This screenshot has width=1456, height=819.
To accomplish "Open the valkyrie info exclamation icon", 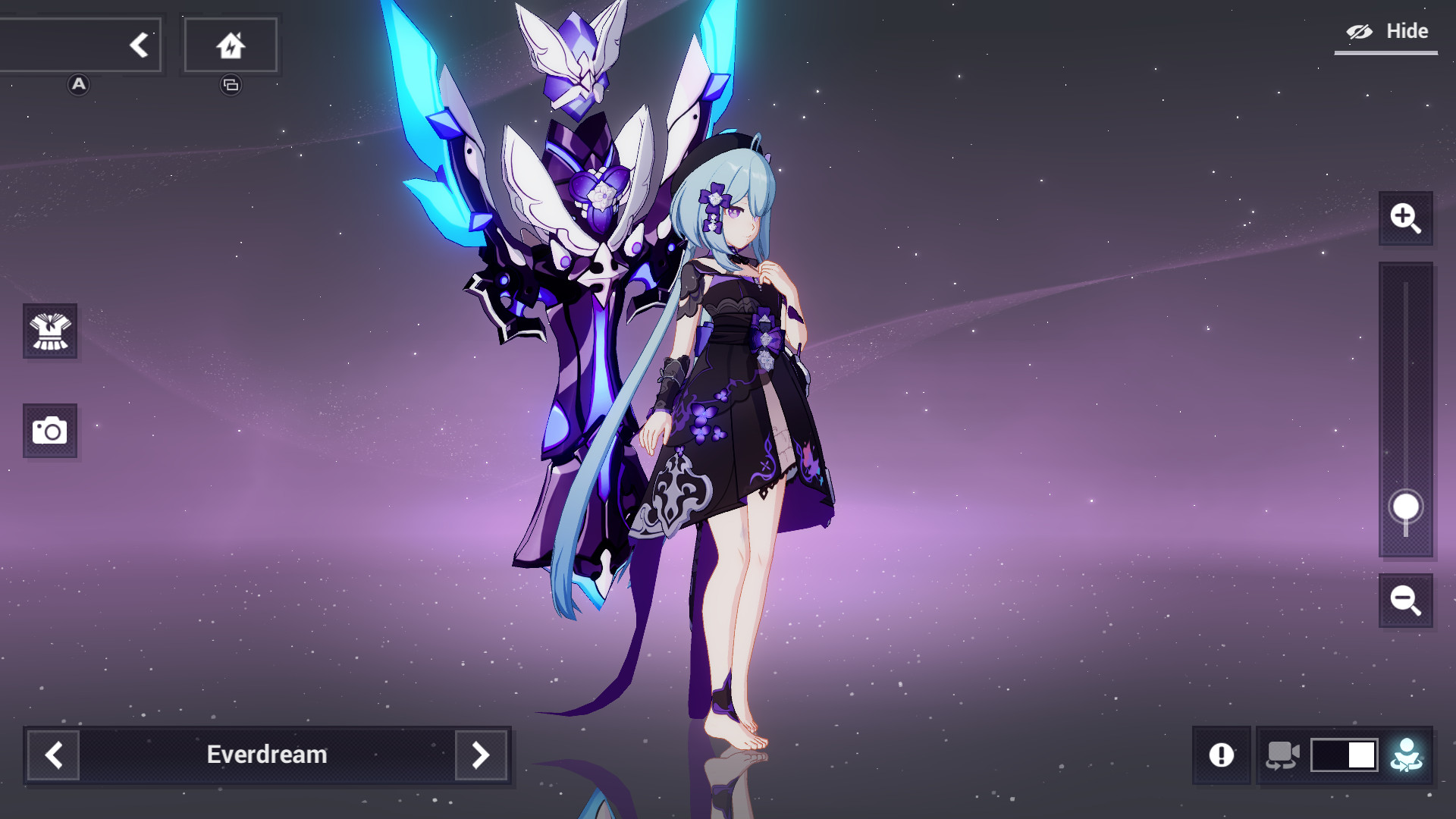I will click(1223, 755).
